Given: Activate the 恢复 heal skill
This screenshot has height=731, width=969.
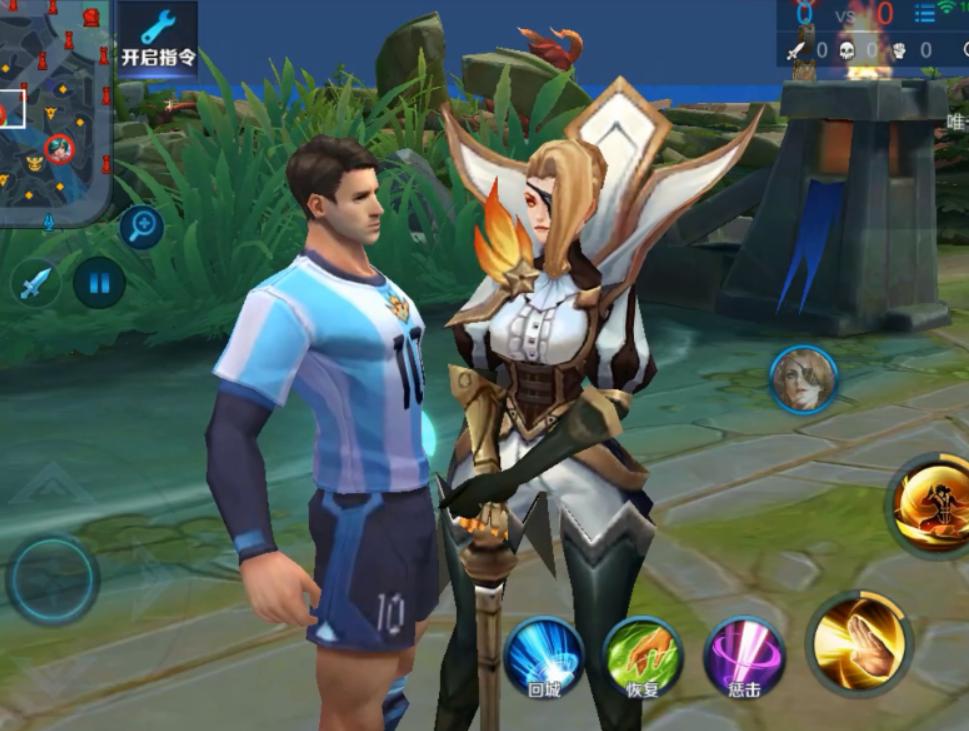Looking at the screenshot, I should pos(642,657).
